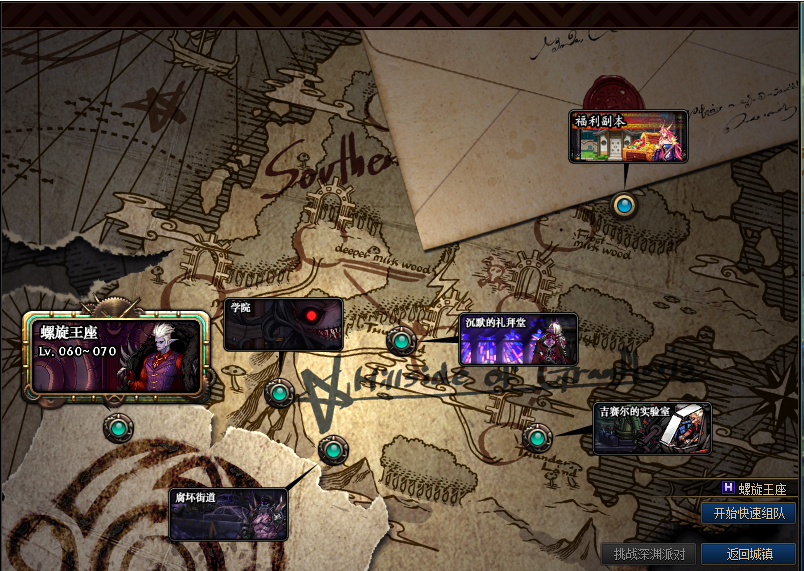Select the map node beside 沉默的礼拜堂

pyautogui.click(x=401, y=342)
